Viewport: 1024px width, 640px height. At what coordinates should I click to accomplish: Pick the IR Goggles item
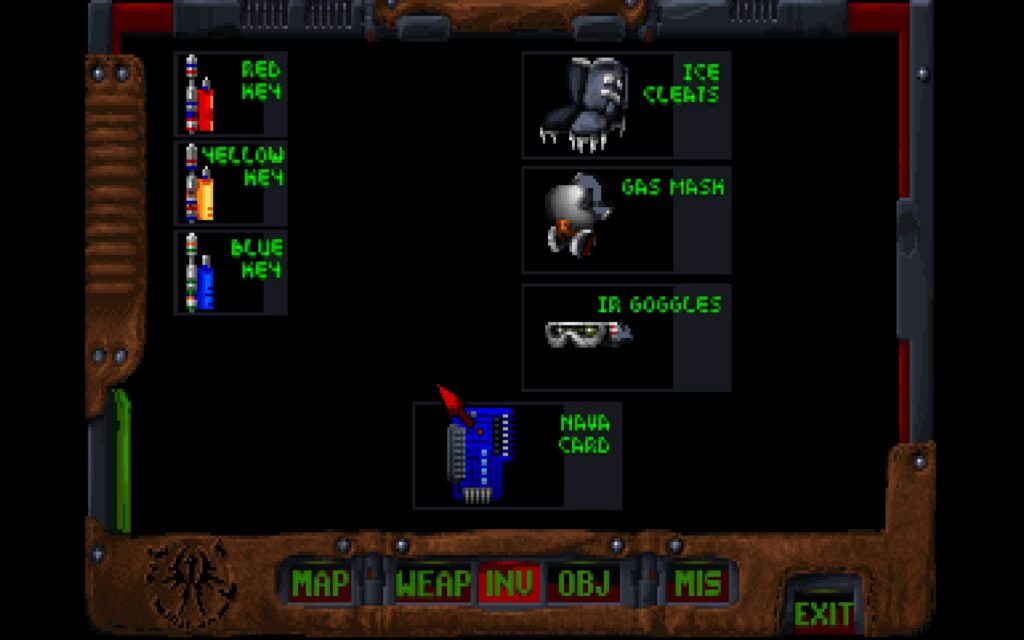(626, 337)
